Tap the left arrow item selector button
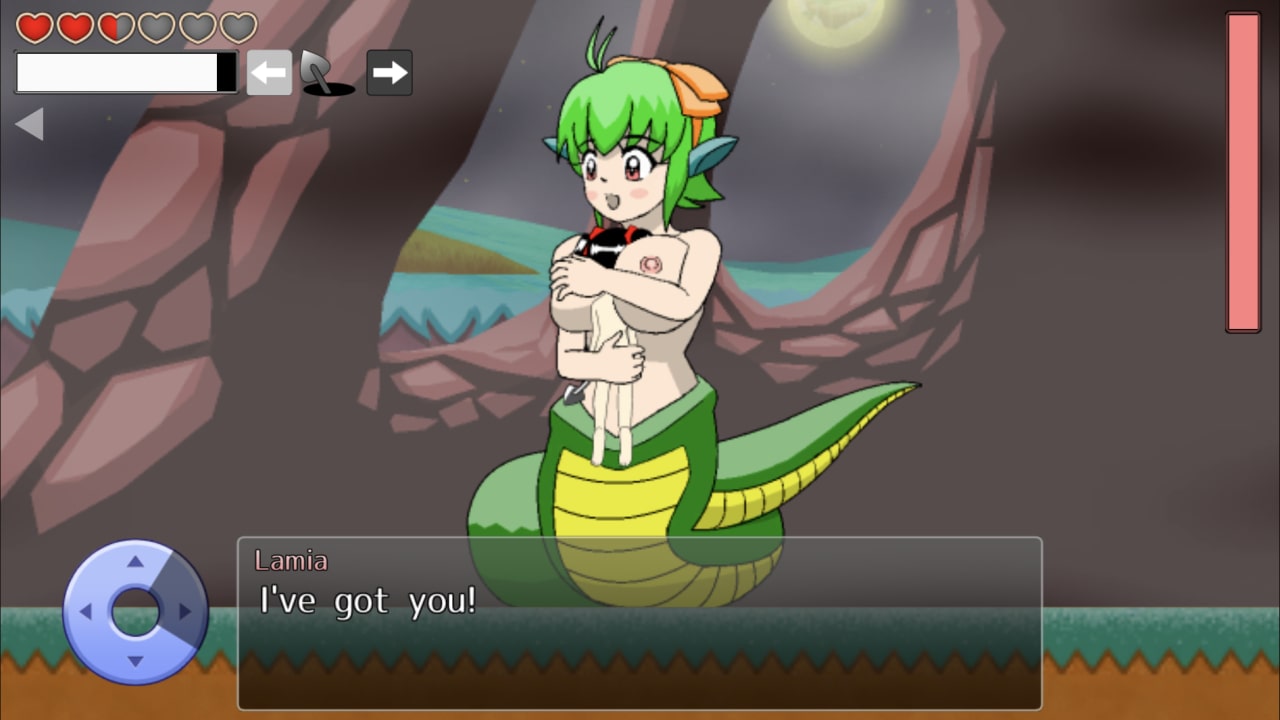The image size is (1280, 720). [269, 73]
